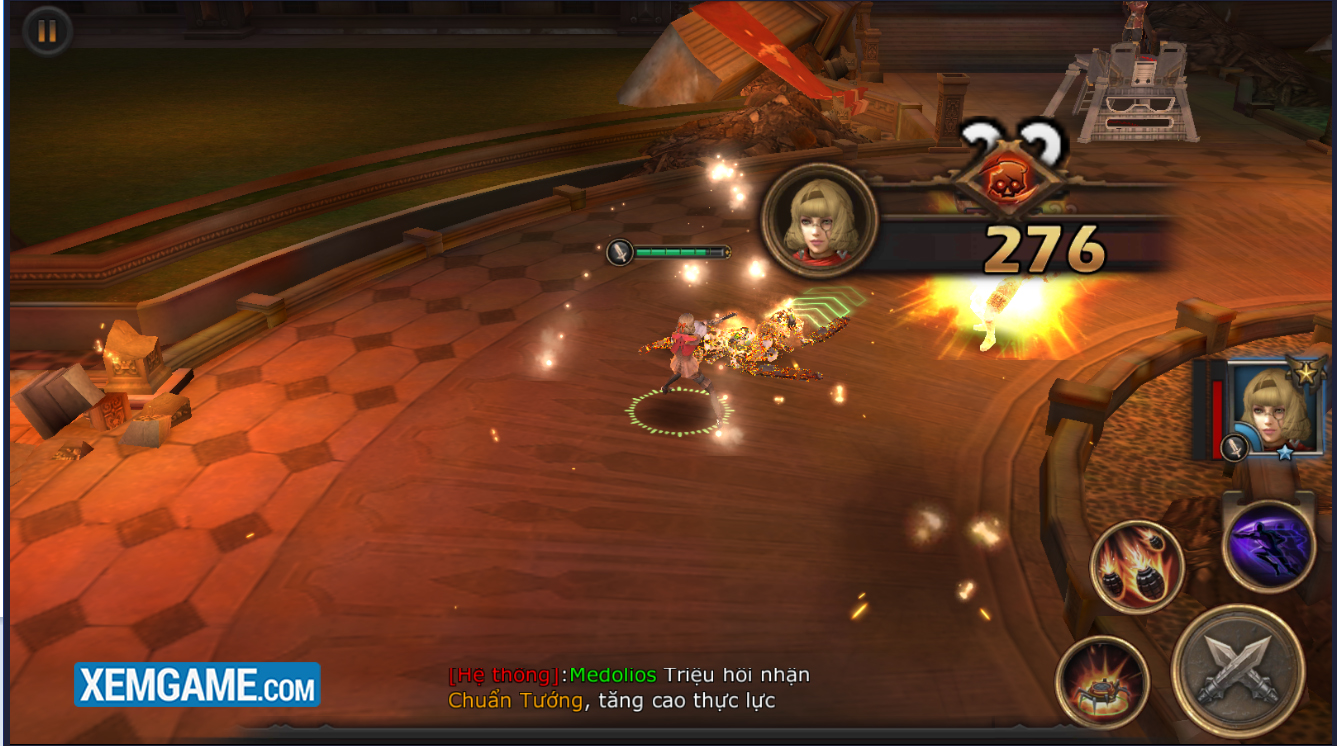Click the XEMGAME.COM watermark logo
Screen dimensions: 1337x746
pos(197,685)
